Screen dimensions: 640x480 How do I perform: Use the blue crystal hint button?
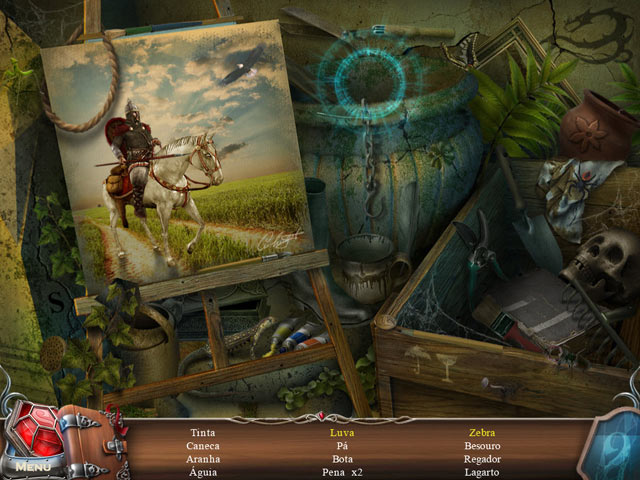point(610,444)
